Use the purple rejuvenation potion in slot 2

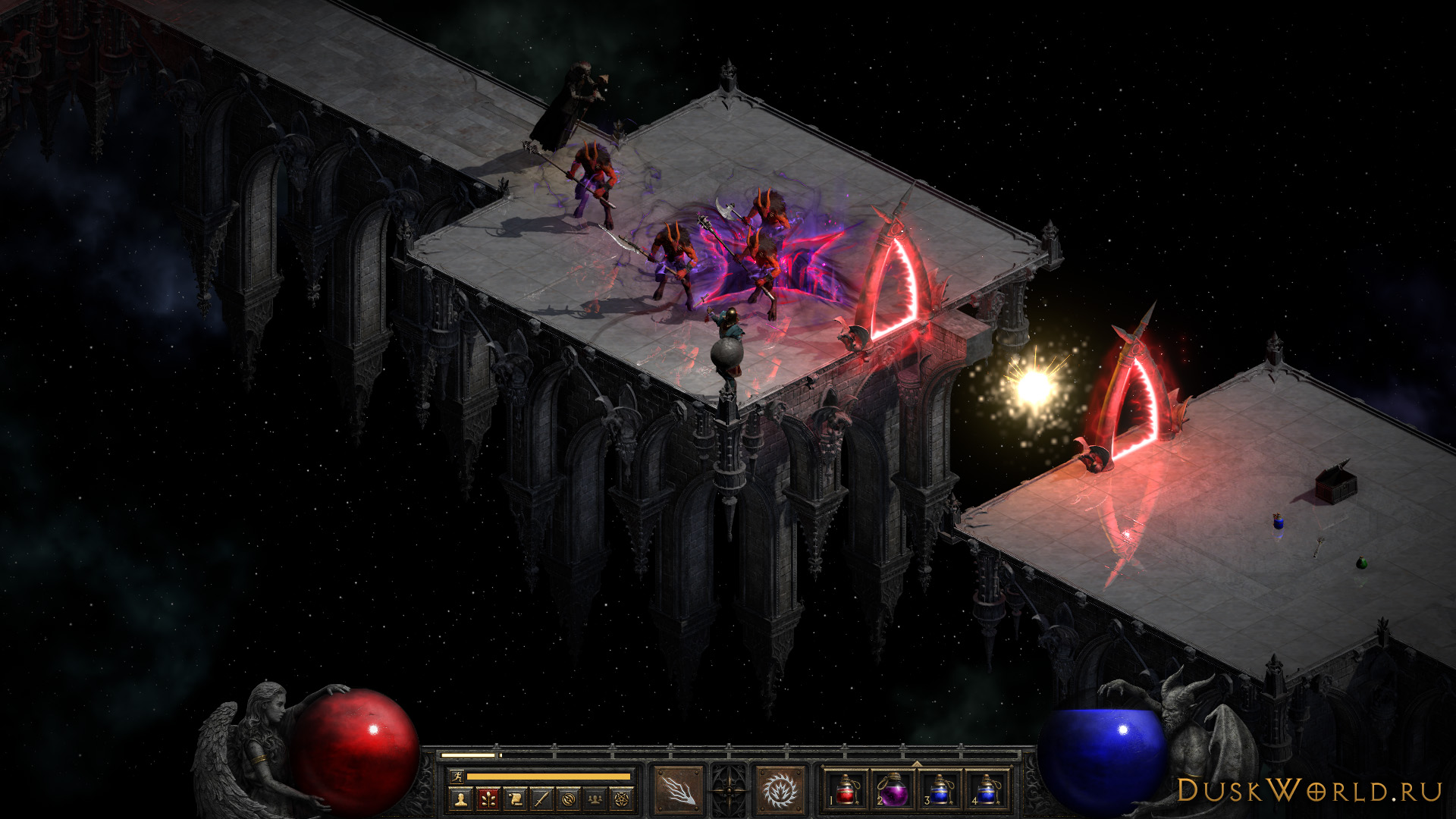[893, 789]
